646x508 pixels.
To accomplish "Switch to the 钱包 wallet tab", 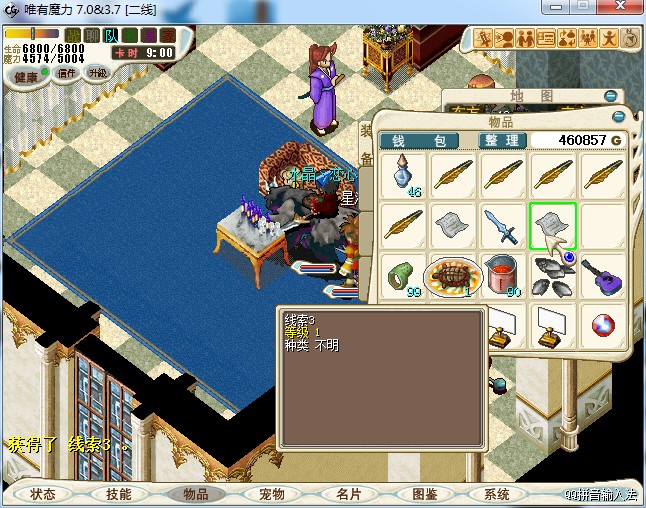I will 418,141.
